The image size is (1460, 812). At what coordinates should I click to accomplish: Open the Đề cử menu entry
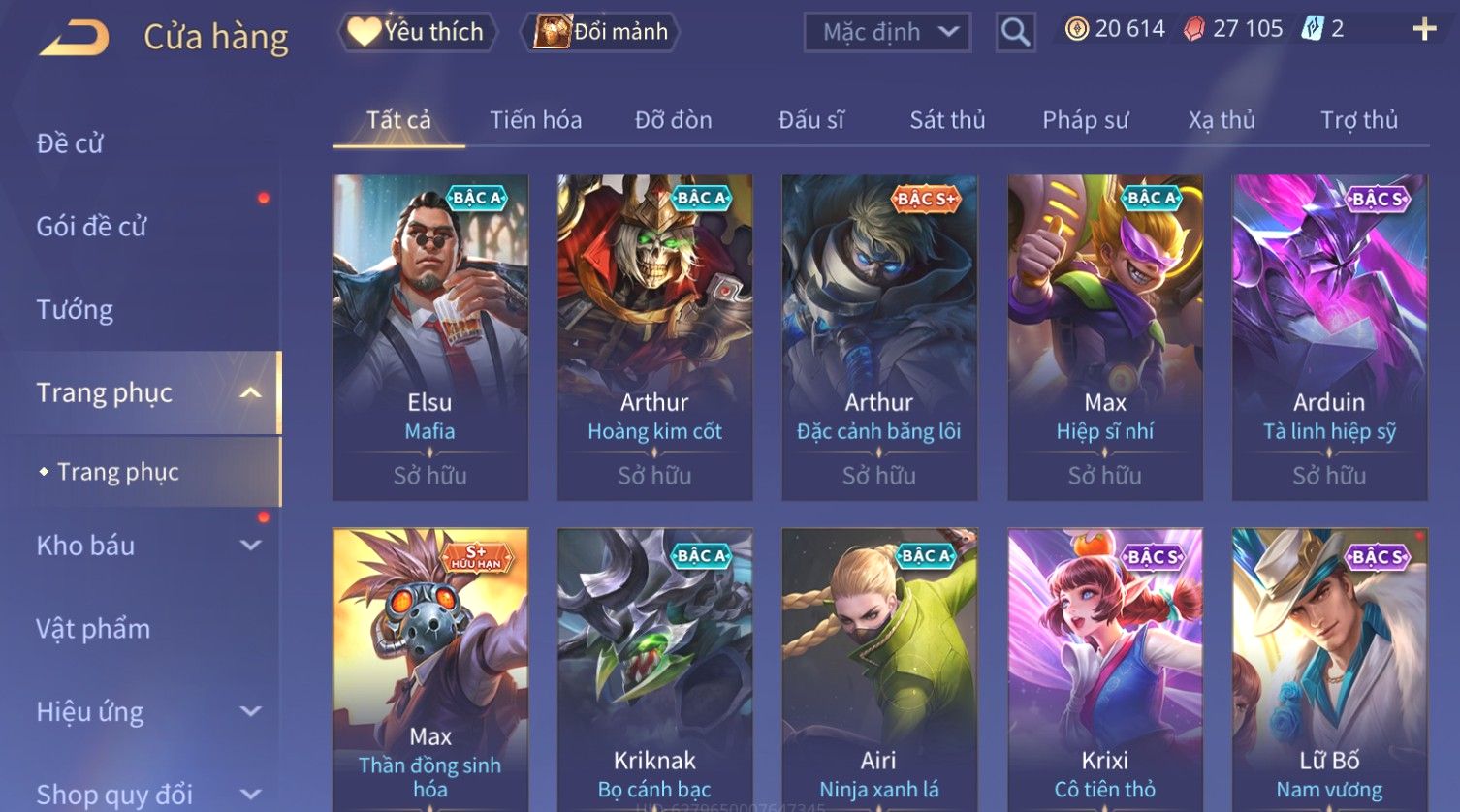70,143
